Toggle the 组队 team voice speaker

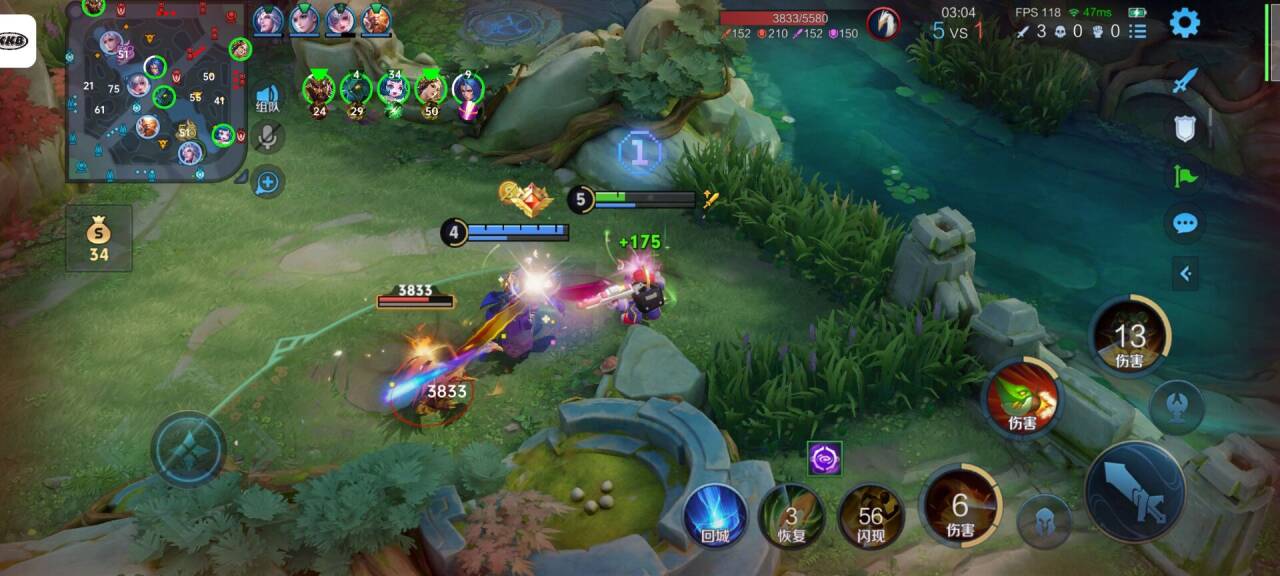[x=268, y=96]
